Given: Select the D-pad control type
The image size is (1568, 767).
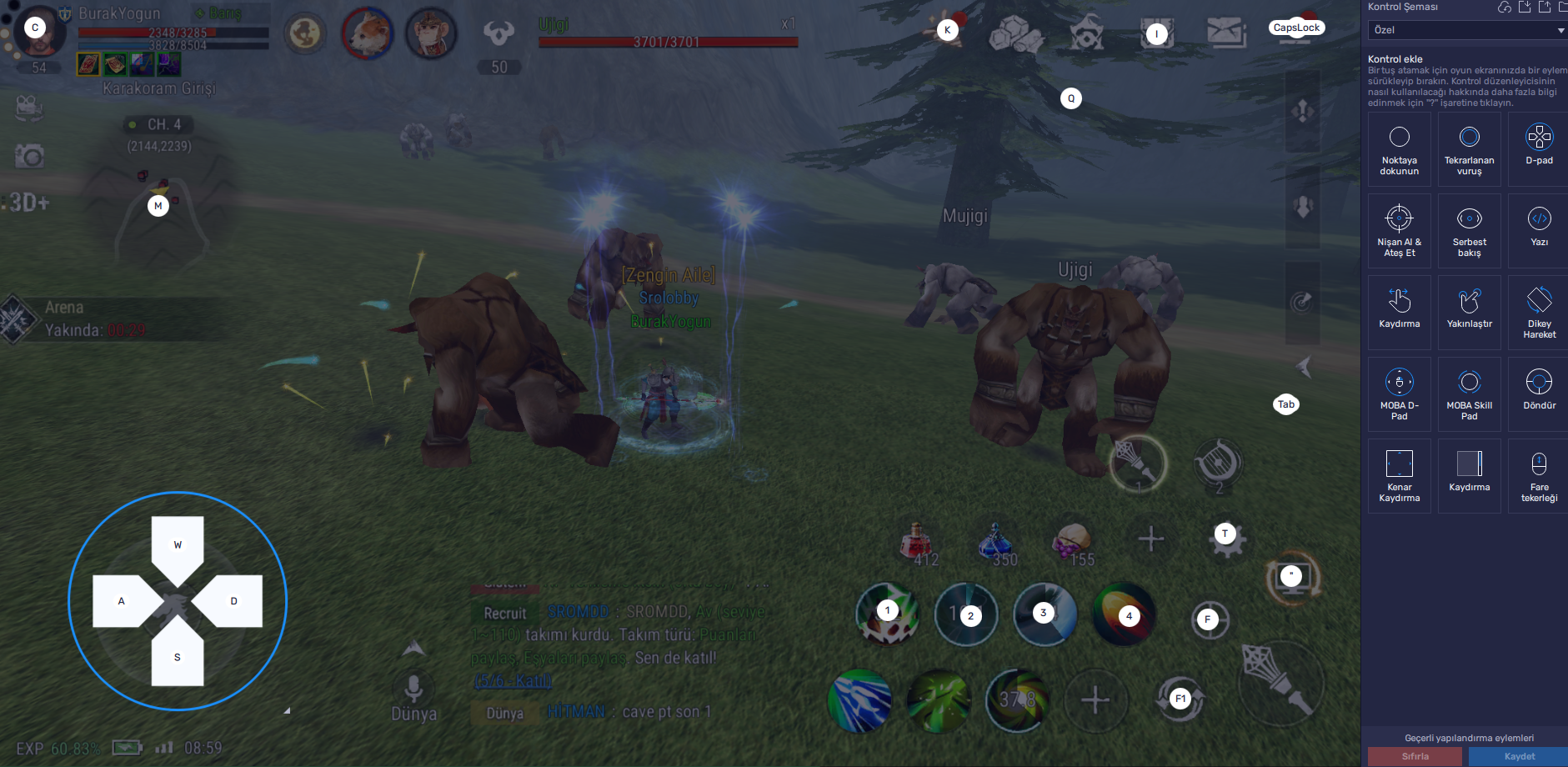Looking at the screenshot, I should tap(1538, 148).
